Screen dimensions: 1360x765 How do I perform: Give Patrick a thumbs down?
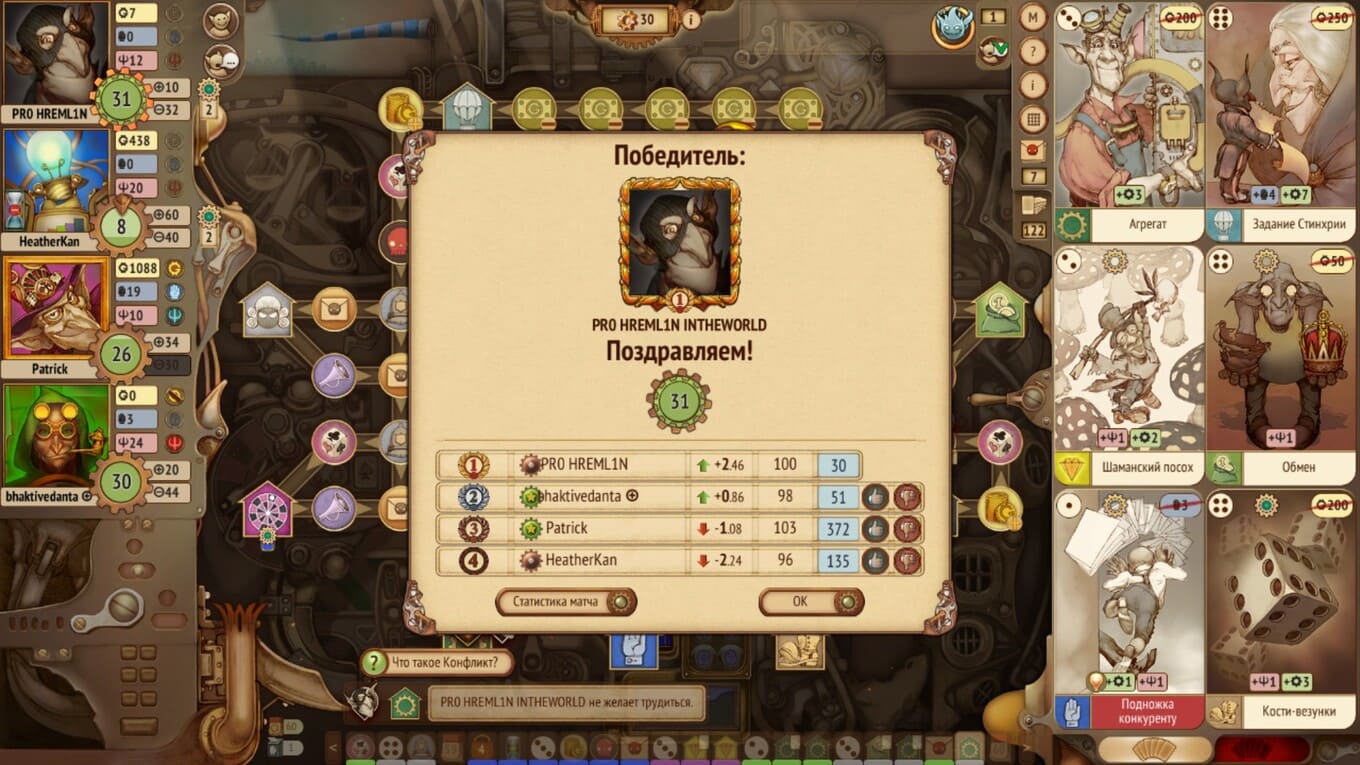tap(907, 529)
